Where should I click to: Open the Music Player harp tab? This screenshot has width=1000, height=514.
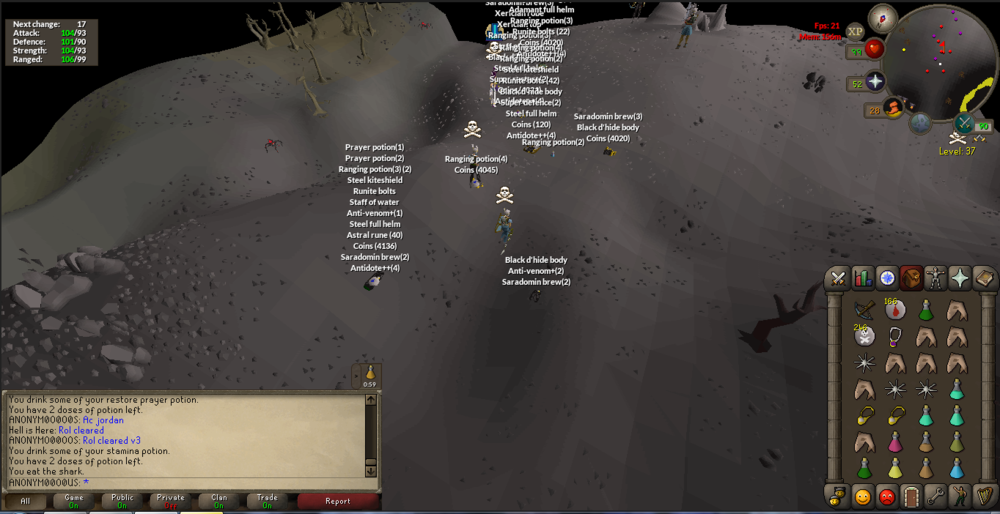click(x=984, y=496)
